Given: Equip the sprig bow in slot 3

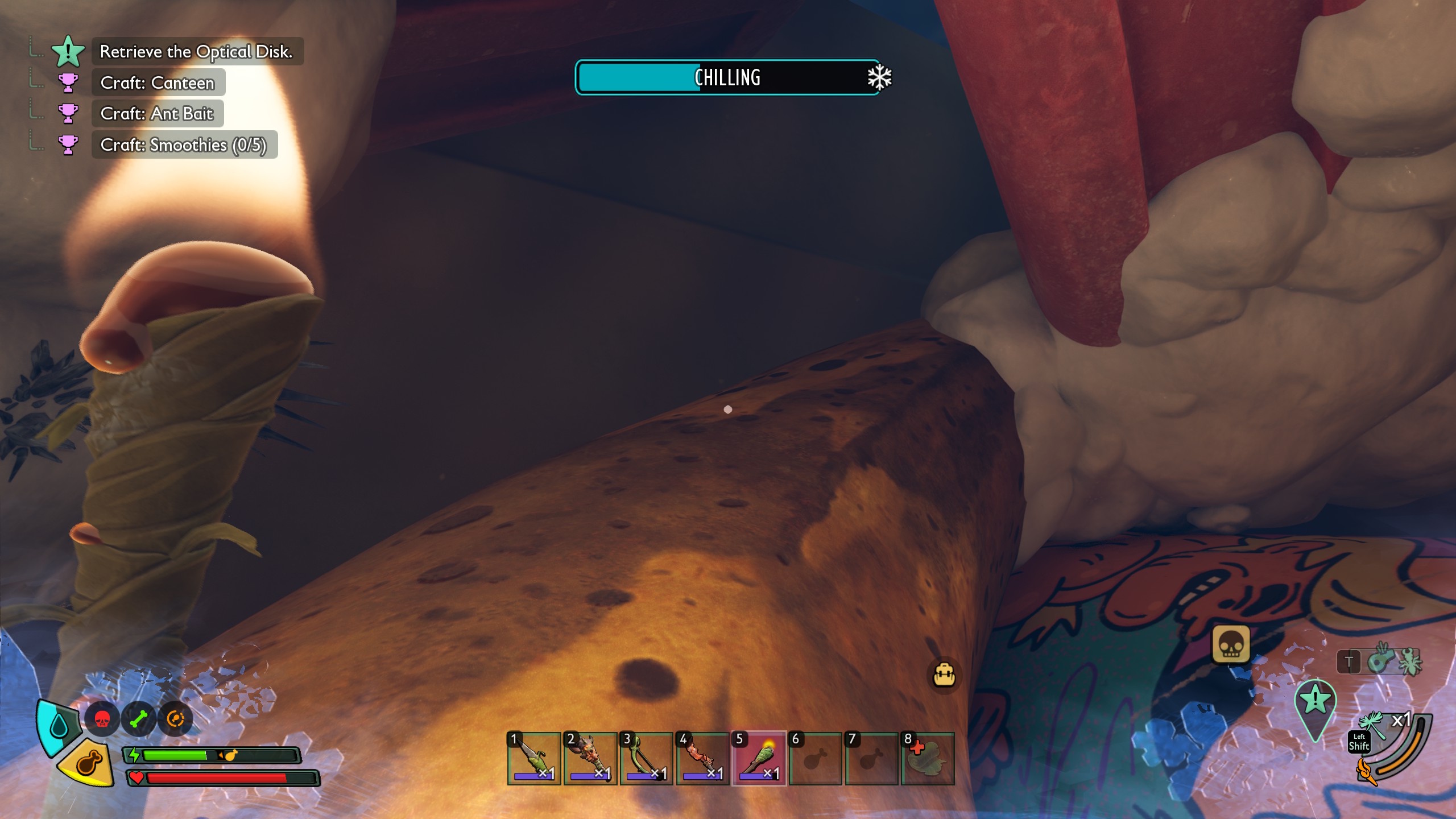Looking at the screenshot, I should [646, 758].
